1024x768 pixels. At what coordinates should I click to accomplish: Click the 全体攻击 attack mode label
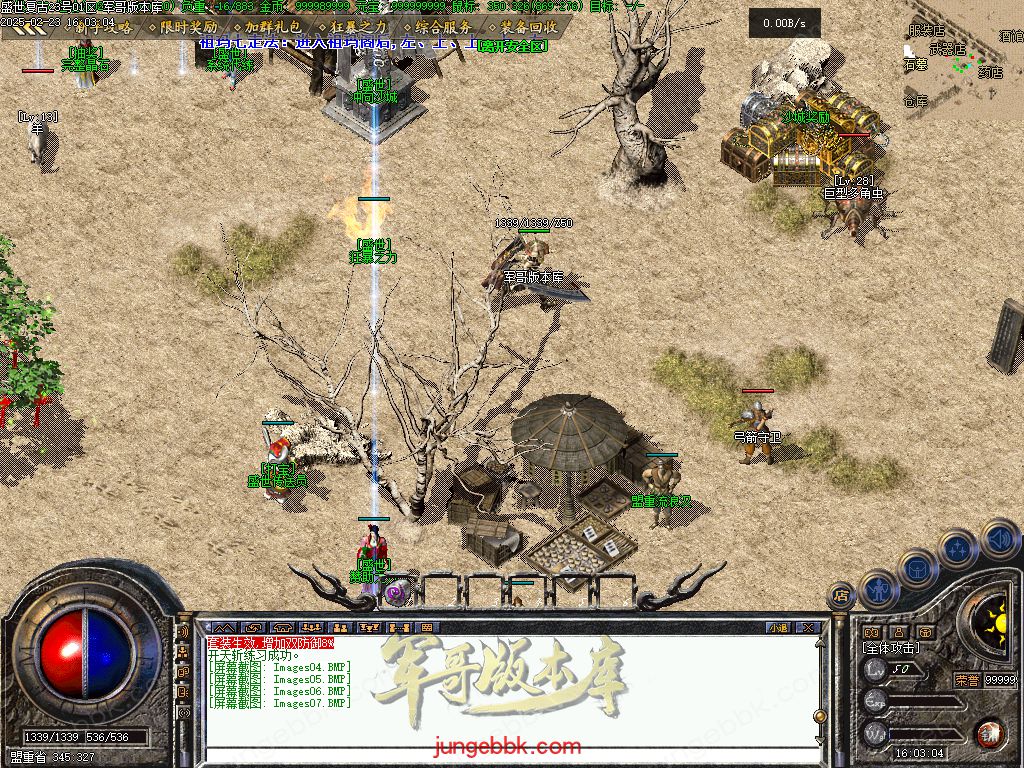point(891,648)
